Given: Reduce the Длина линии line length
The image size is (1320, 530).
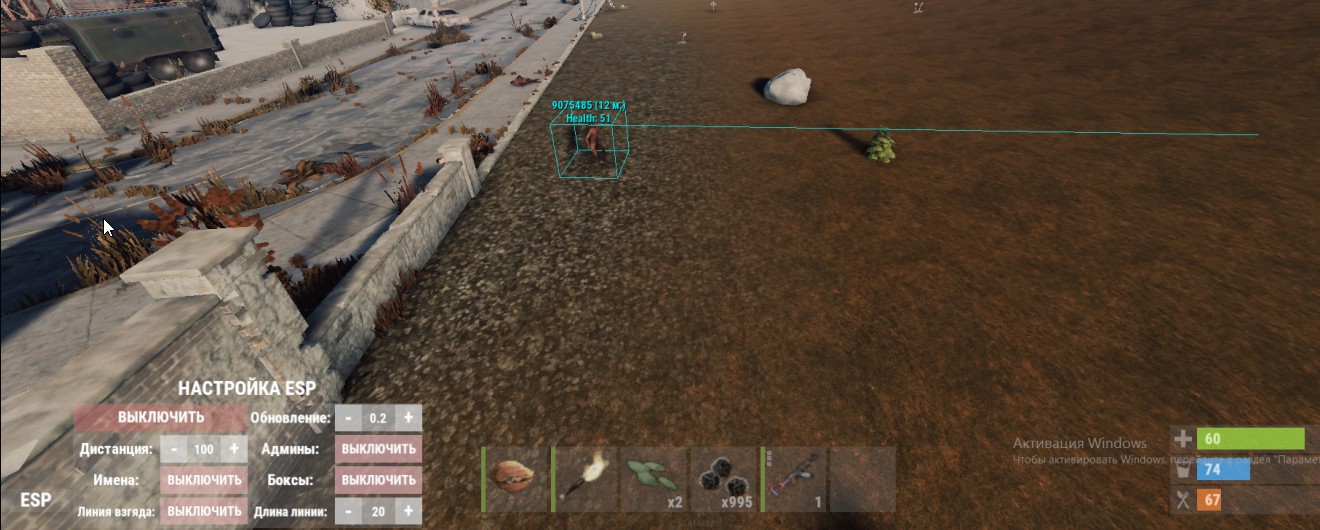Looking at the screenshot, I should [x=347, y=511].
